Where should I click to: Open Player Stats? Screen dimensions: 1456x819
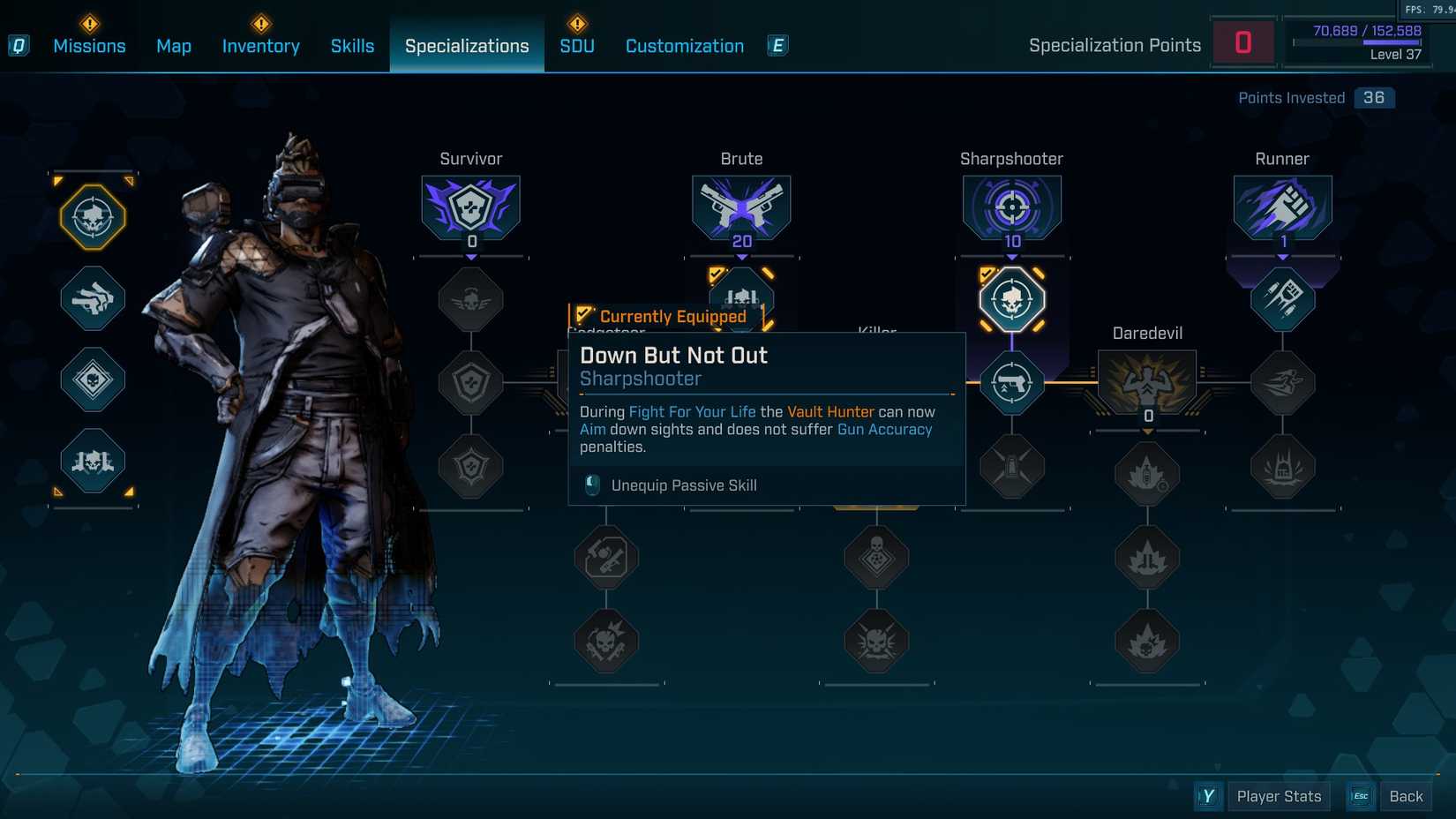coord(1278,795)
